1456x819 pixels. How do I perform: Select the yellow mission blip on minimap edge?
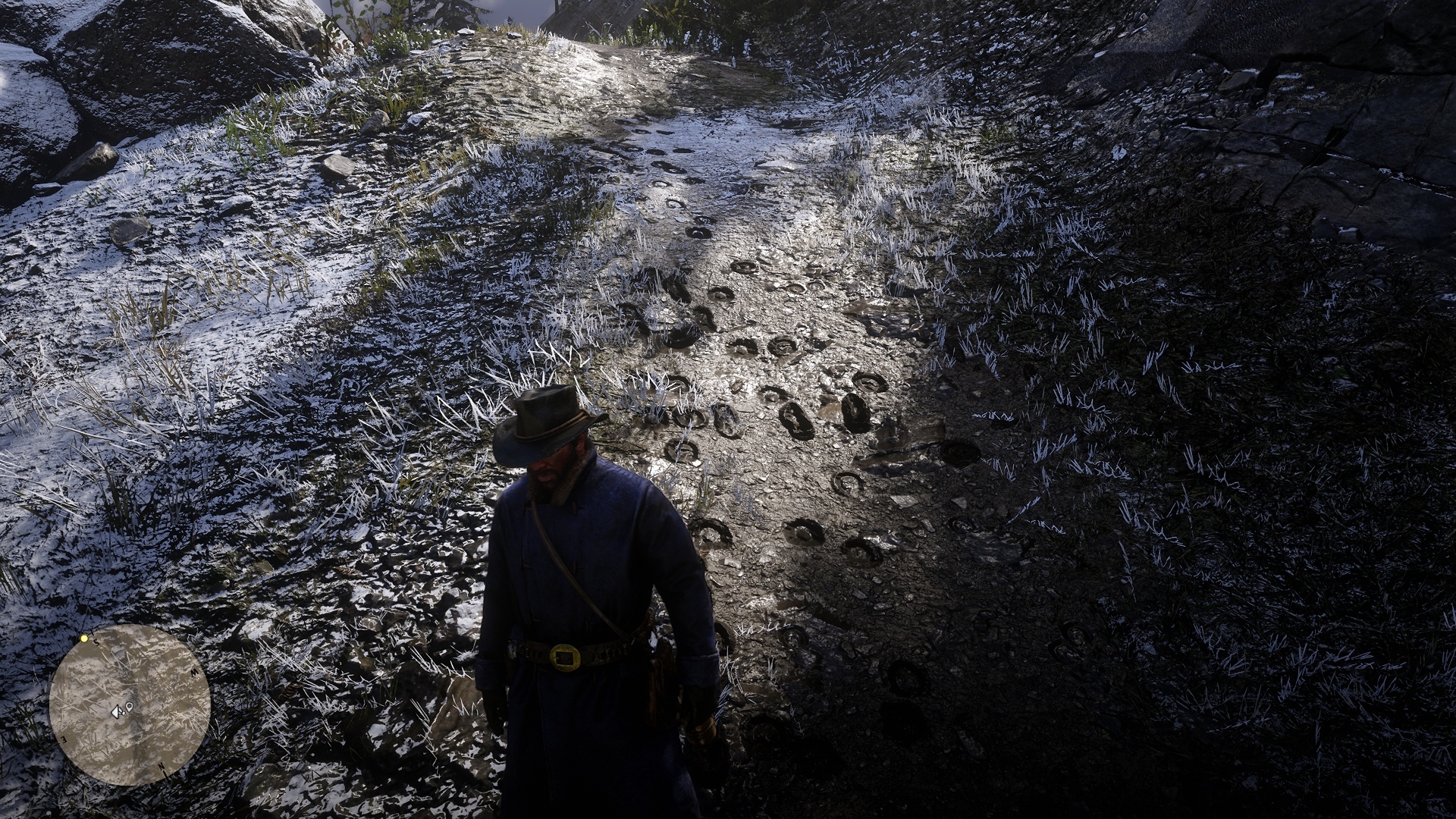coord(84,639)
